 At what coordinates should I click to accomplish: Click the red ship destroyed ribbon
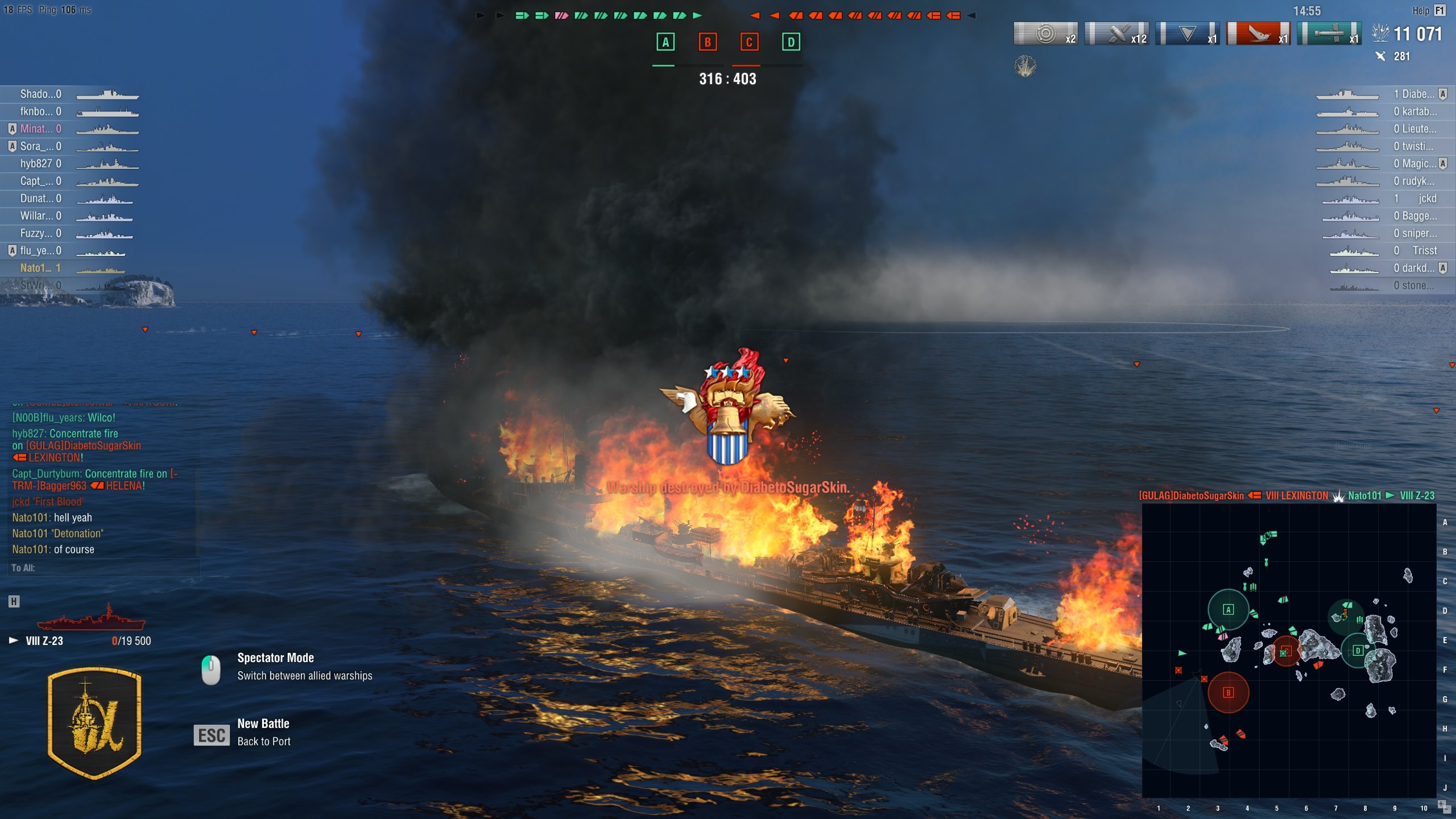(1258, 34)
